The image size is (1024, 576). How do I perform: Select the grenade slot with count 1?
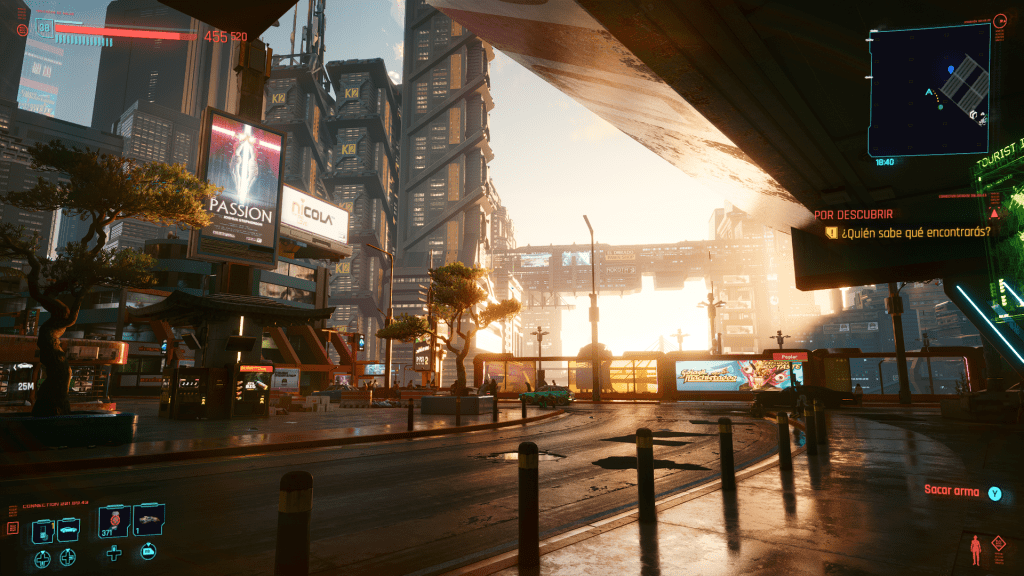[x=148, y=519]
